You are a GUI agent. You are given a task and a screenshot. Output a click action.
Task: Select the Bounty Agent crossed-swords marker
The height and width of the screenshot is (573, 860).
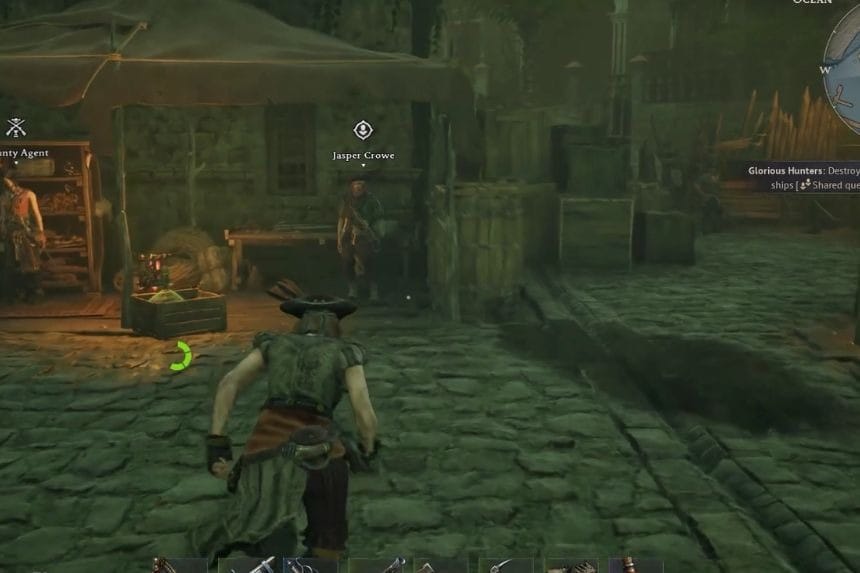point(15,128)
